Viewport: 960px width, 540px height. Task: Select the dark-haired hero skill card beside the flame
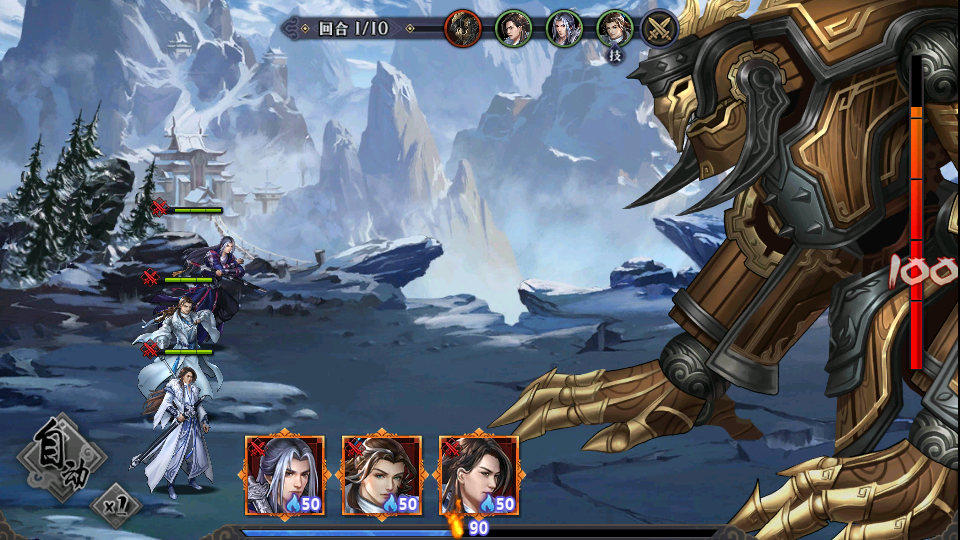(479, 476)
